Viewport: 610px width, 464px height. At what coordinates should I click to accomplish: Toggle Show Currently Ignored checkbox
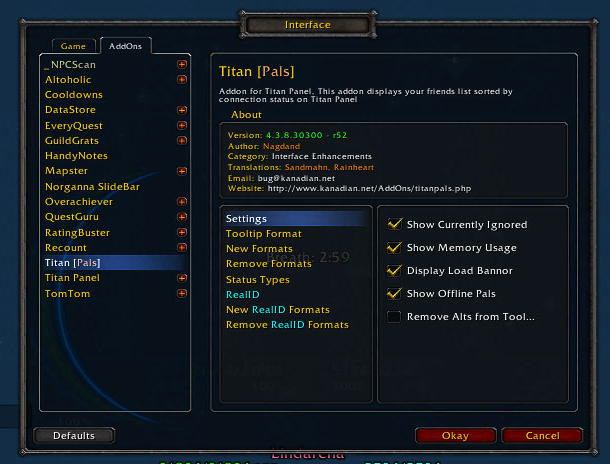pyautogui.click(x=394, y=225)
